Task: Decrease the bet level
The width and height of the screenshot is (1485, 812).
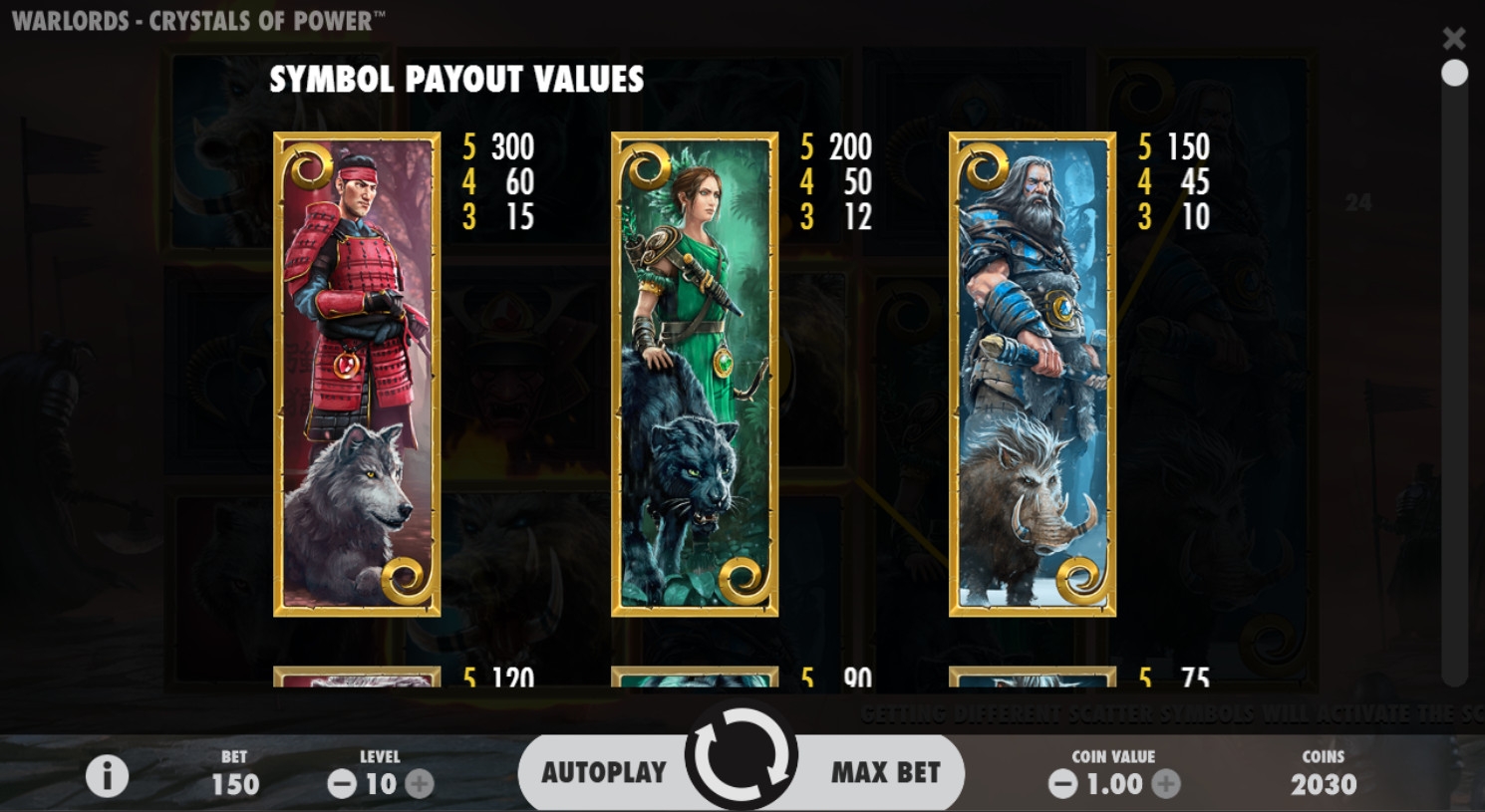Action: coord(342,784)
